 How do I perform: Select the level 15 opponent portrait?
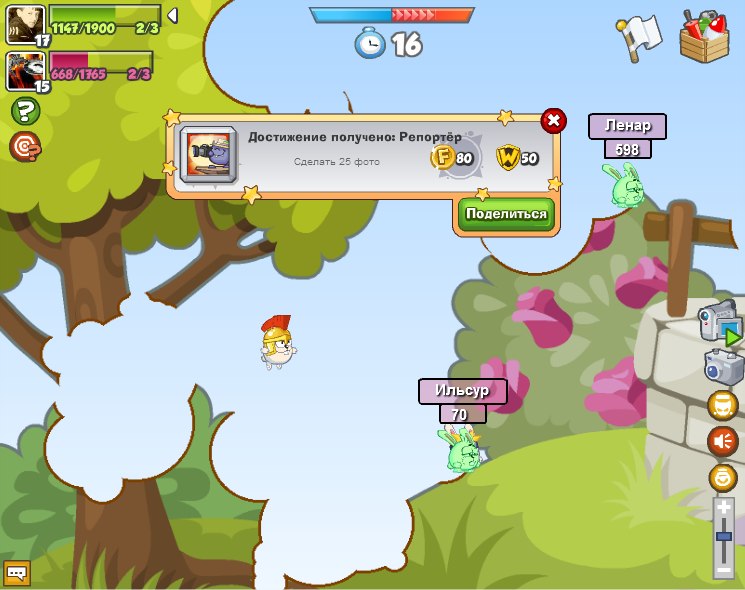[25, 71]
